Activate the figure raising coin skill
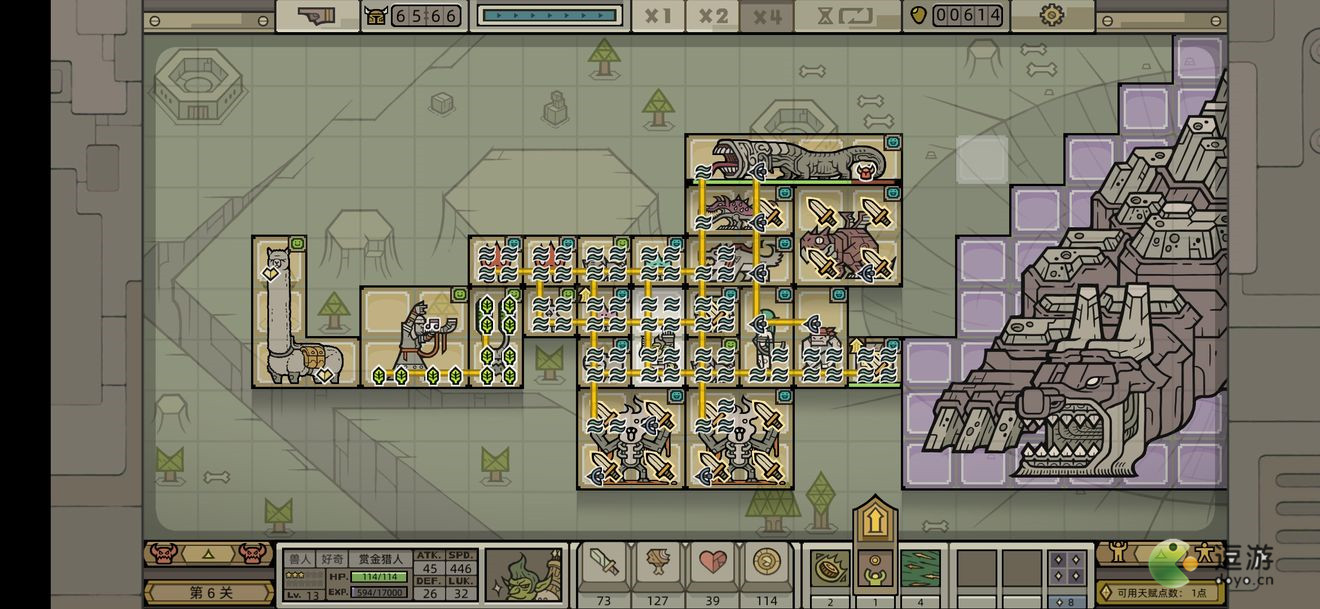The width and height of the screenshot is (1320, 609). pyautogui.click(x=875, y=568)
